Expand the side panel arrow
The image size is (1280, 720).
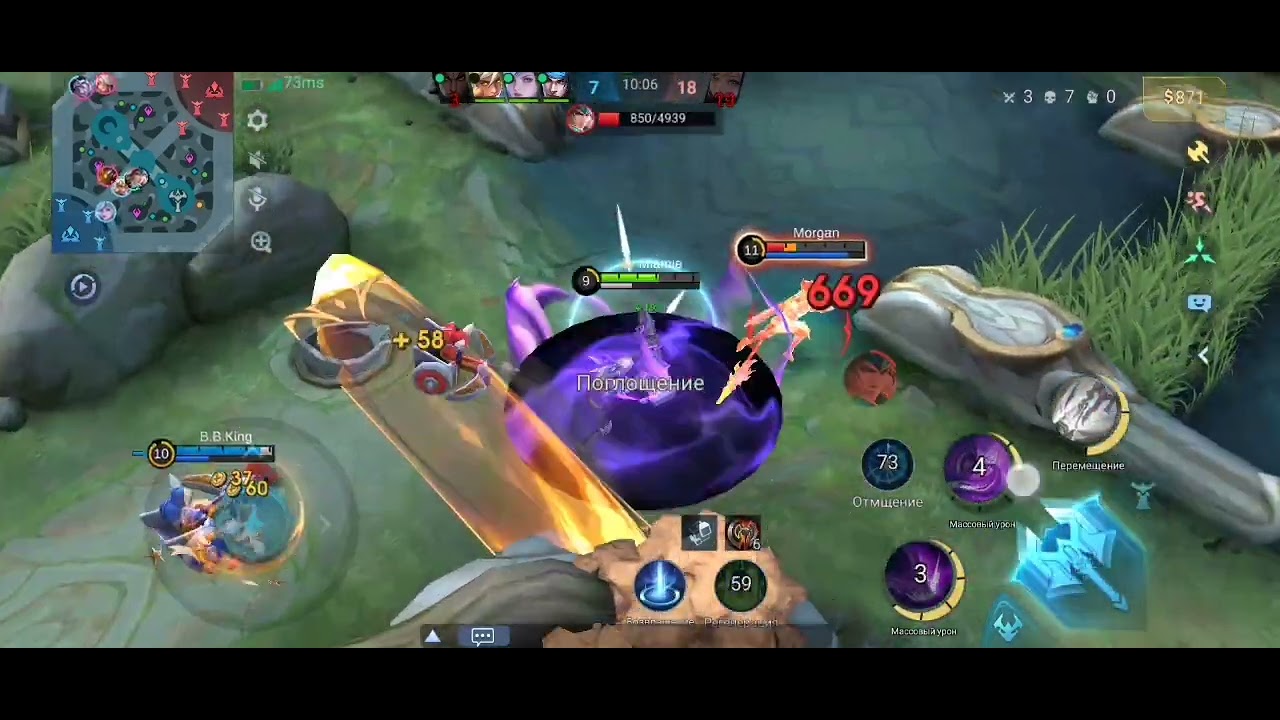coord(1203,355)
